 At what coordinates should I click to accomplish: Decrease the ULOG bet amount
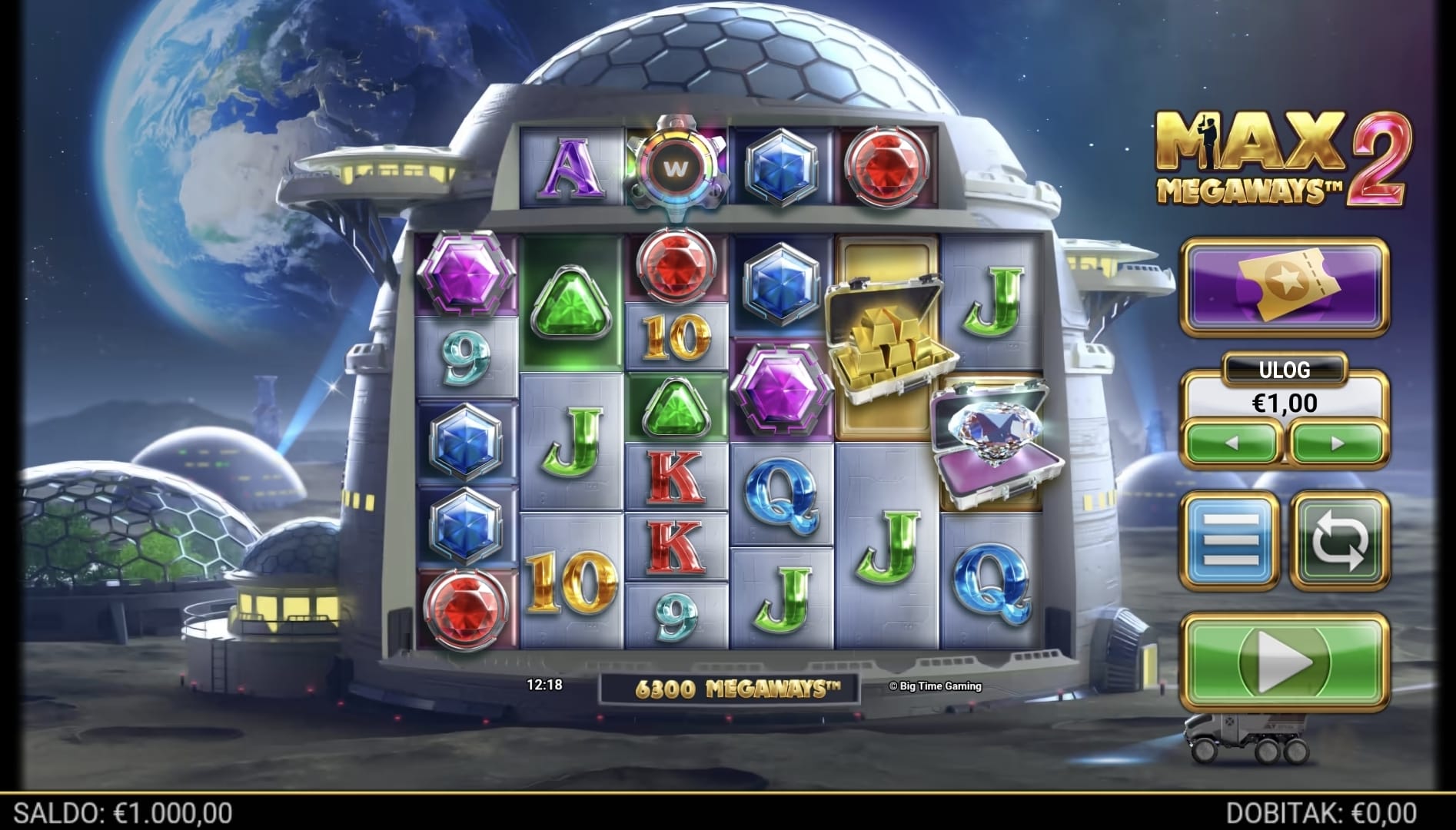(1231, 443)
